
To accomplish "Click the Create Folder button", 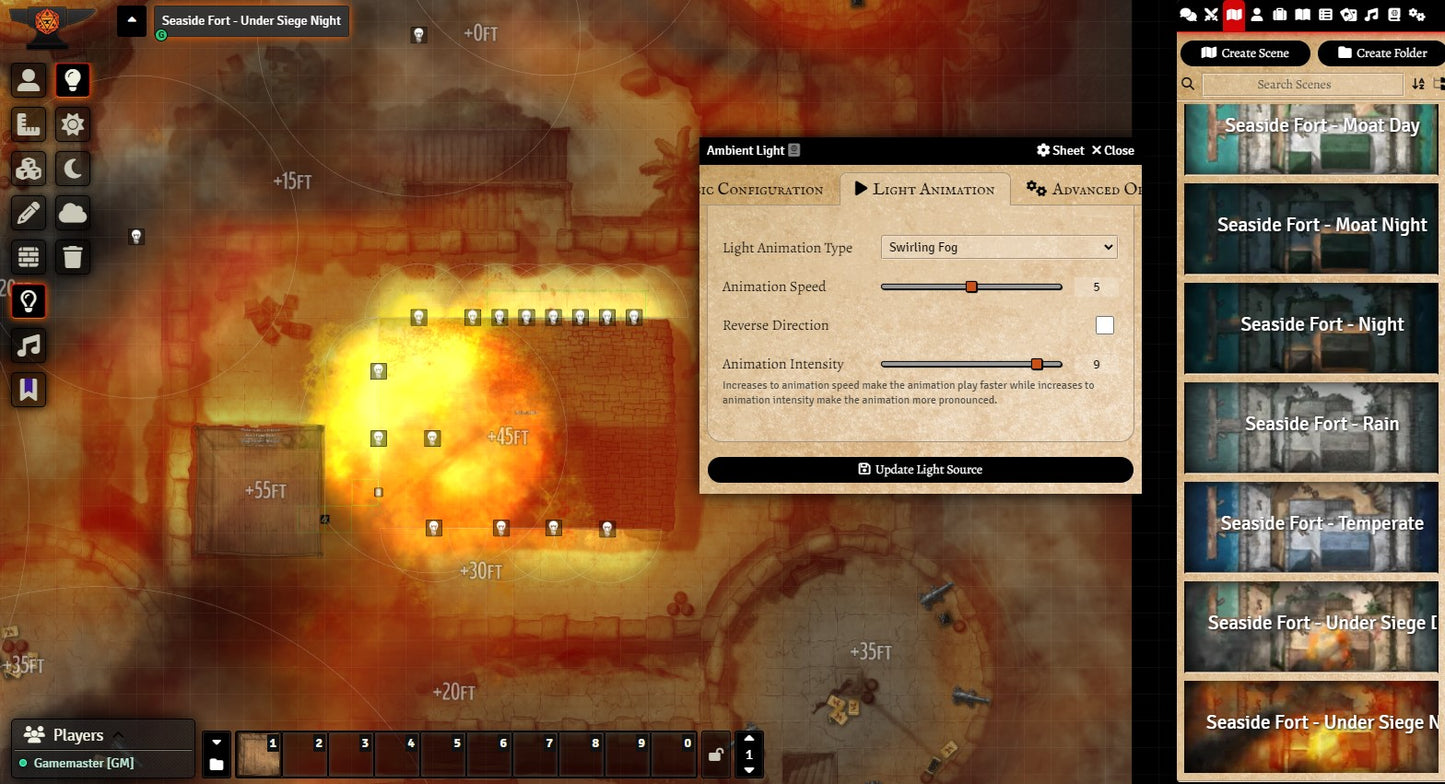I will tap(1381, 53).
